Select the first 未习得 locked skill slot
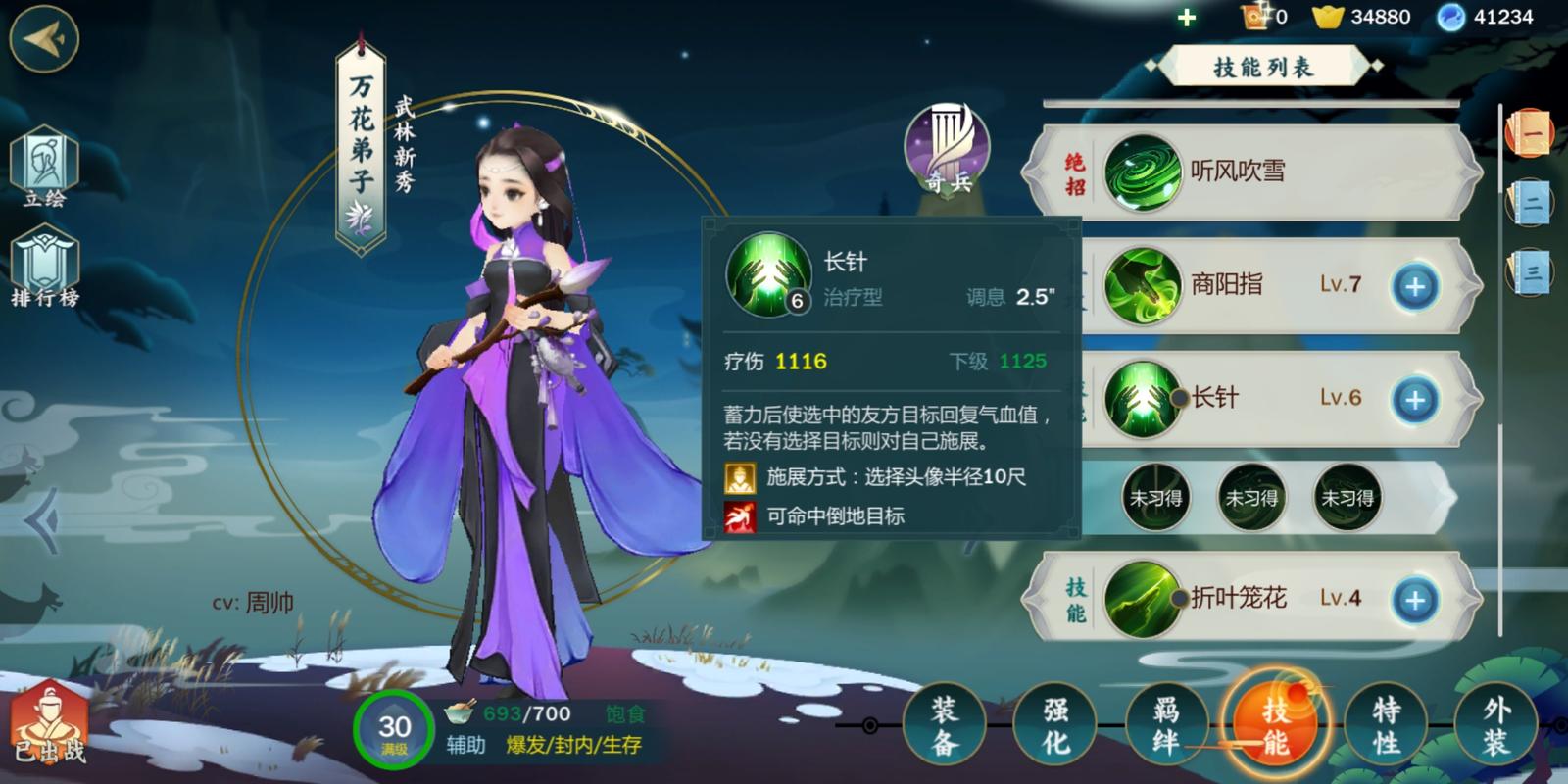Image resolution: width=1568 pixels, height=784 pixels. (1154, 498)
